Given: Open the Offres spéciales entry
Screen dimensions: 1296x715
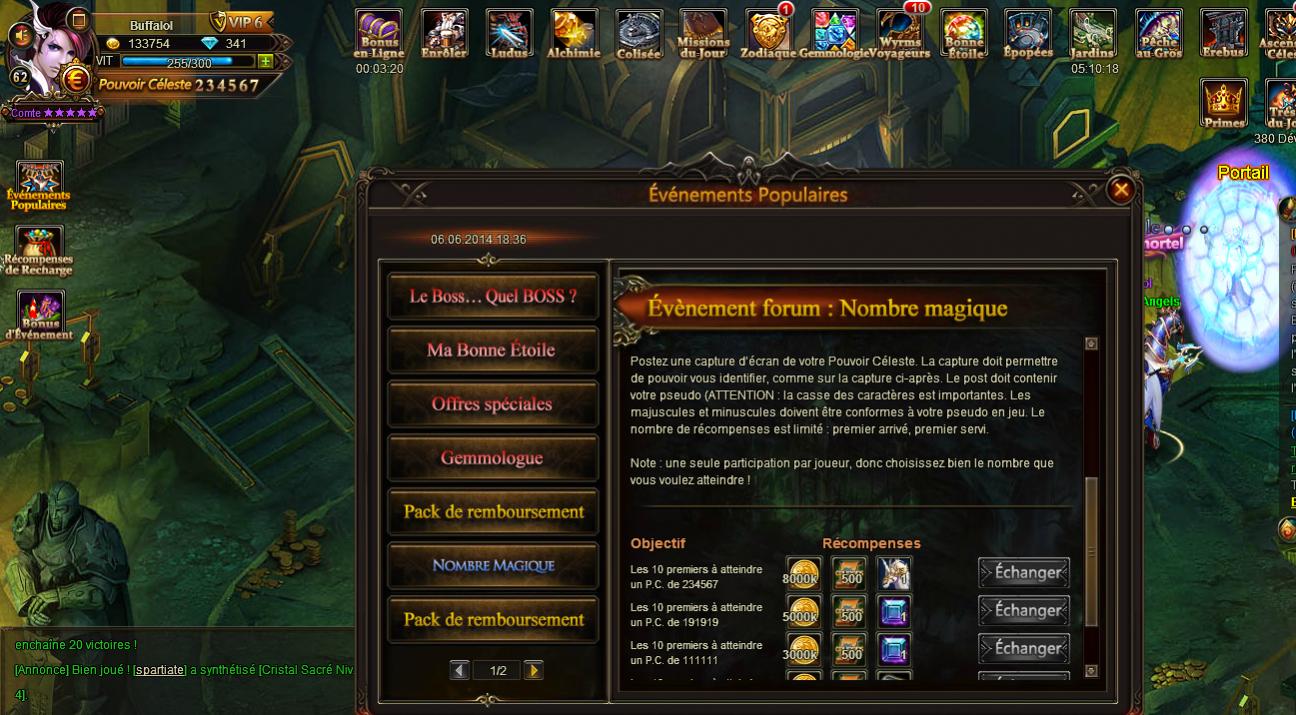Looking at the screenshot, I should click(493, 404).
